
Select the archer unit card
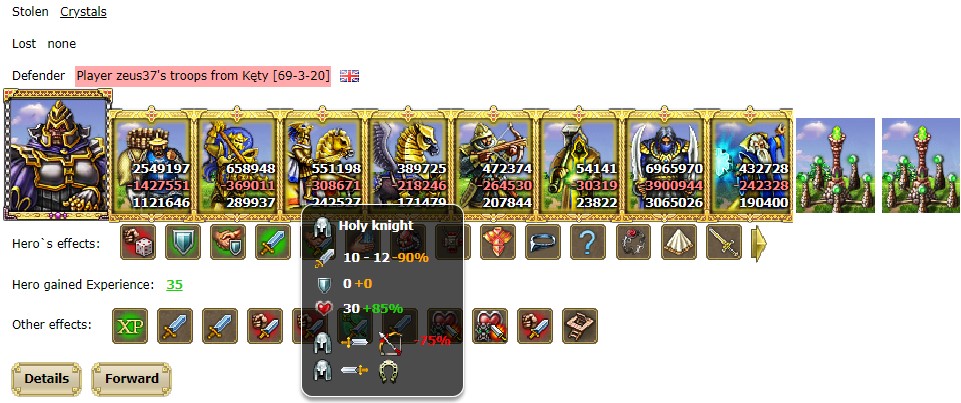[x=494, y=165]
